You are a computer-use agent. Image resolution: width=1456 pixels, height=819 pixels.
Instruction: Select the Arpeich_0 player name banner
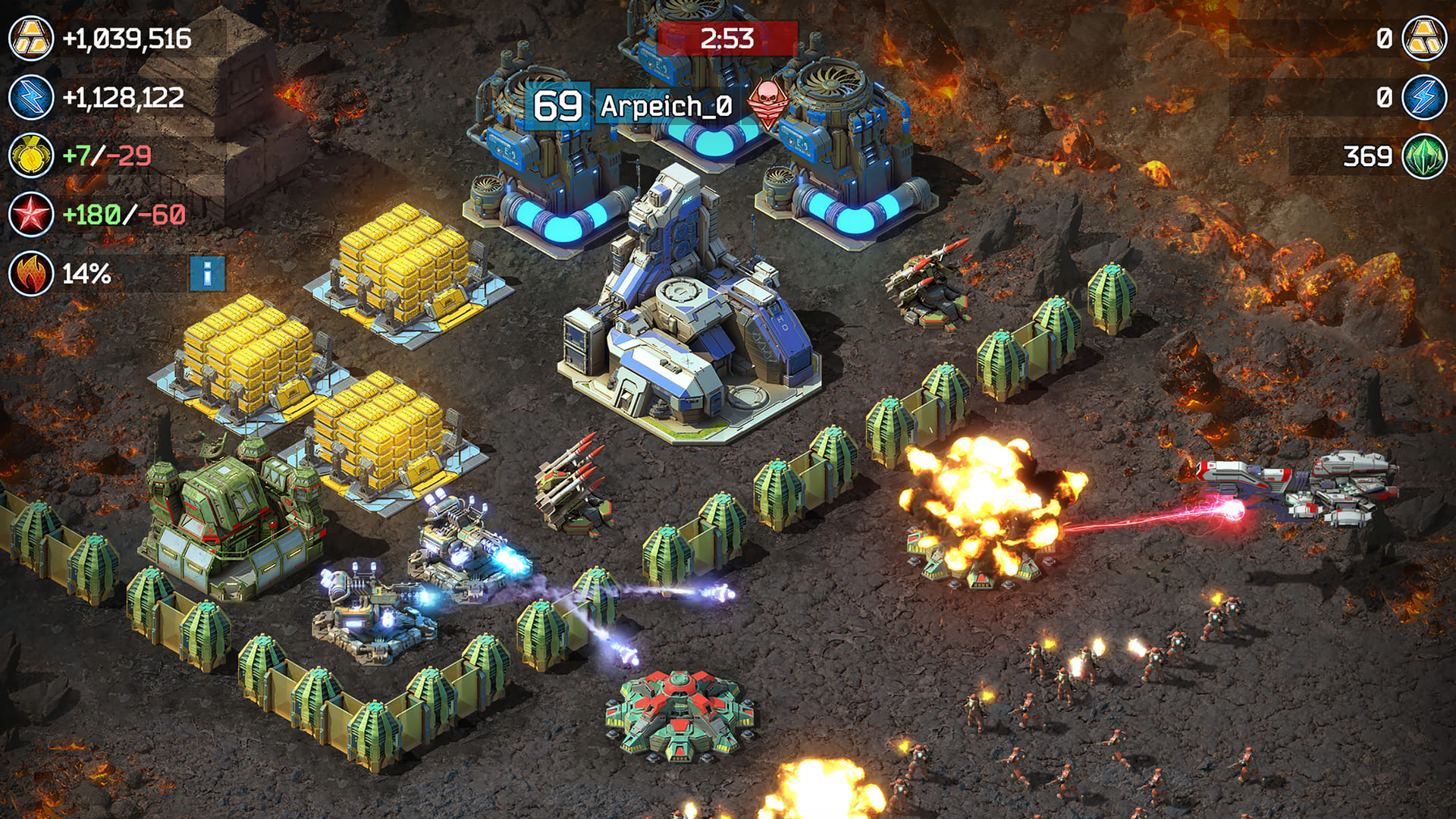click(666, 106)
